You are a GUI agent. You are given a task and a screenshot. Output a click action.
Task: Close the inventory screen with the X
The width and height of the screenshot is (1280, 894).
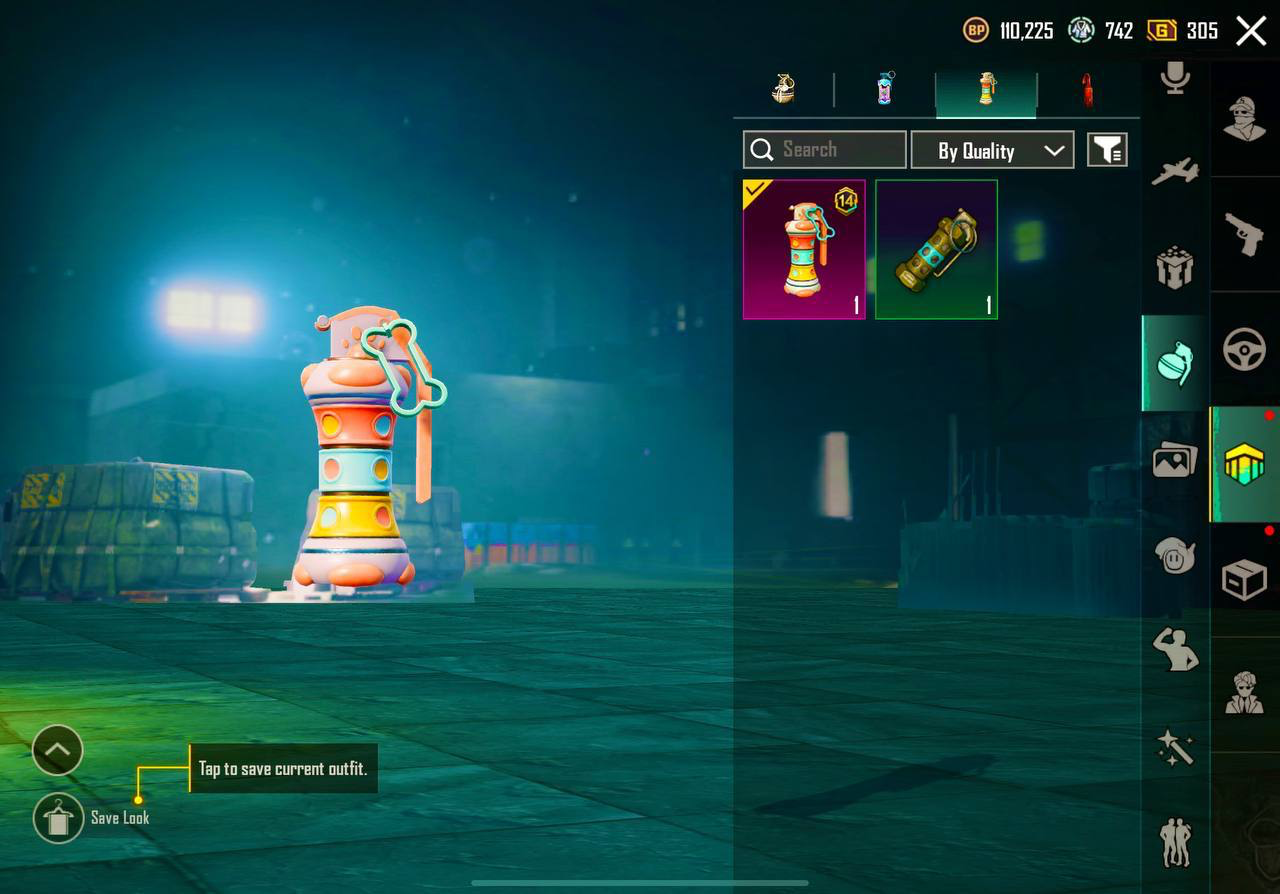coord(1251,31)
